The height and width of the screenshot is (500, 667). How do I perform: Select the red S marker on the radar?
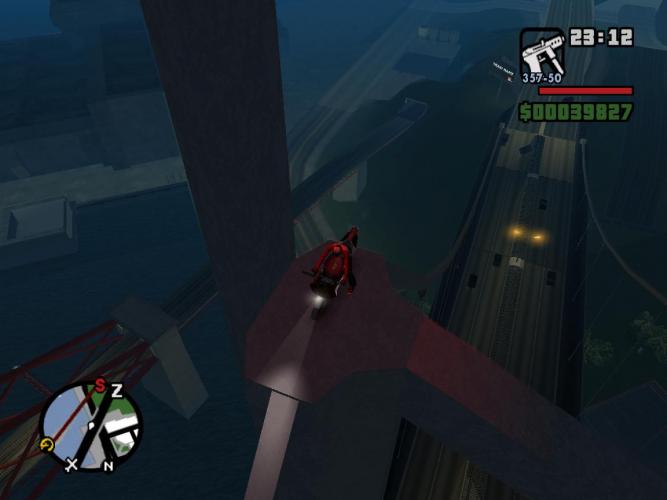point(100,385)
